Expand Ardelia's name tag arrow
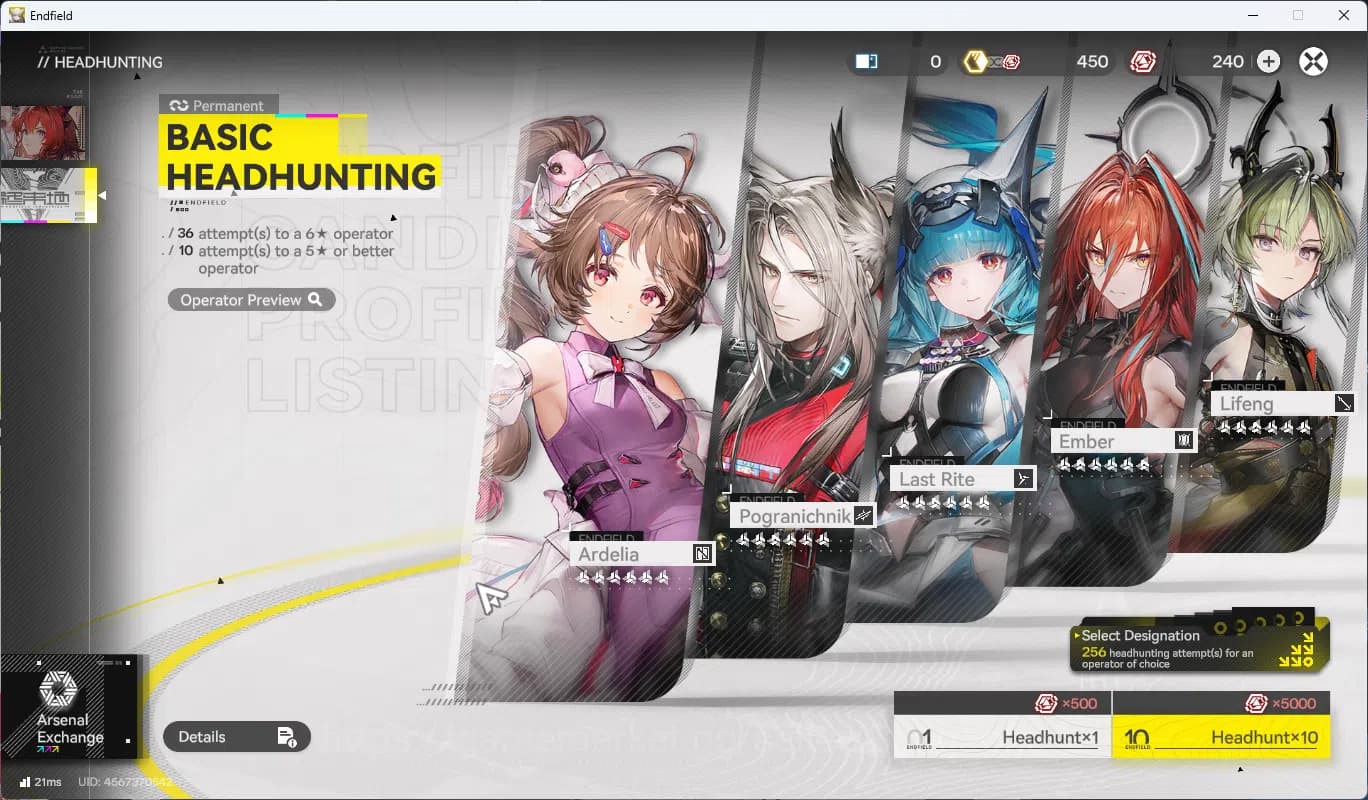The height and width of the screenshot is (800, 1368). (703, 552)
